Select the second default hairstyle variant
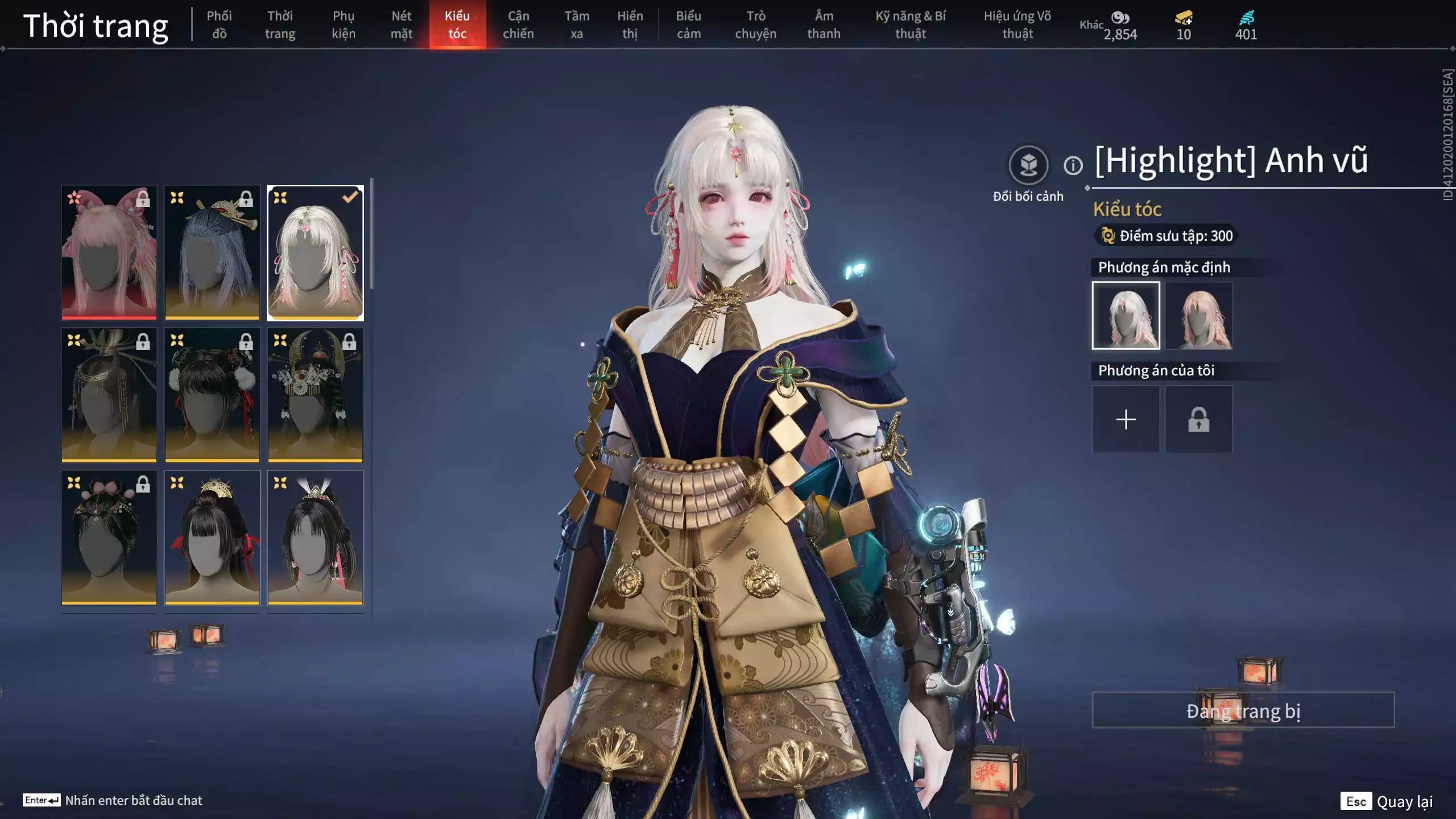Image resolution: width=1456 pixels, height=819 pixels. (1198, 315)
